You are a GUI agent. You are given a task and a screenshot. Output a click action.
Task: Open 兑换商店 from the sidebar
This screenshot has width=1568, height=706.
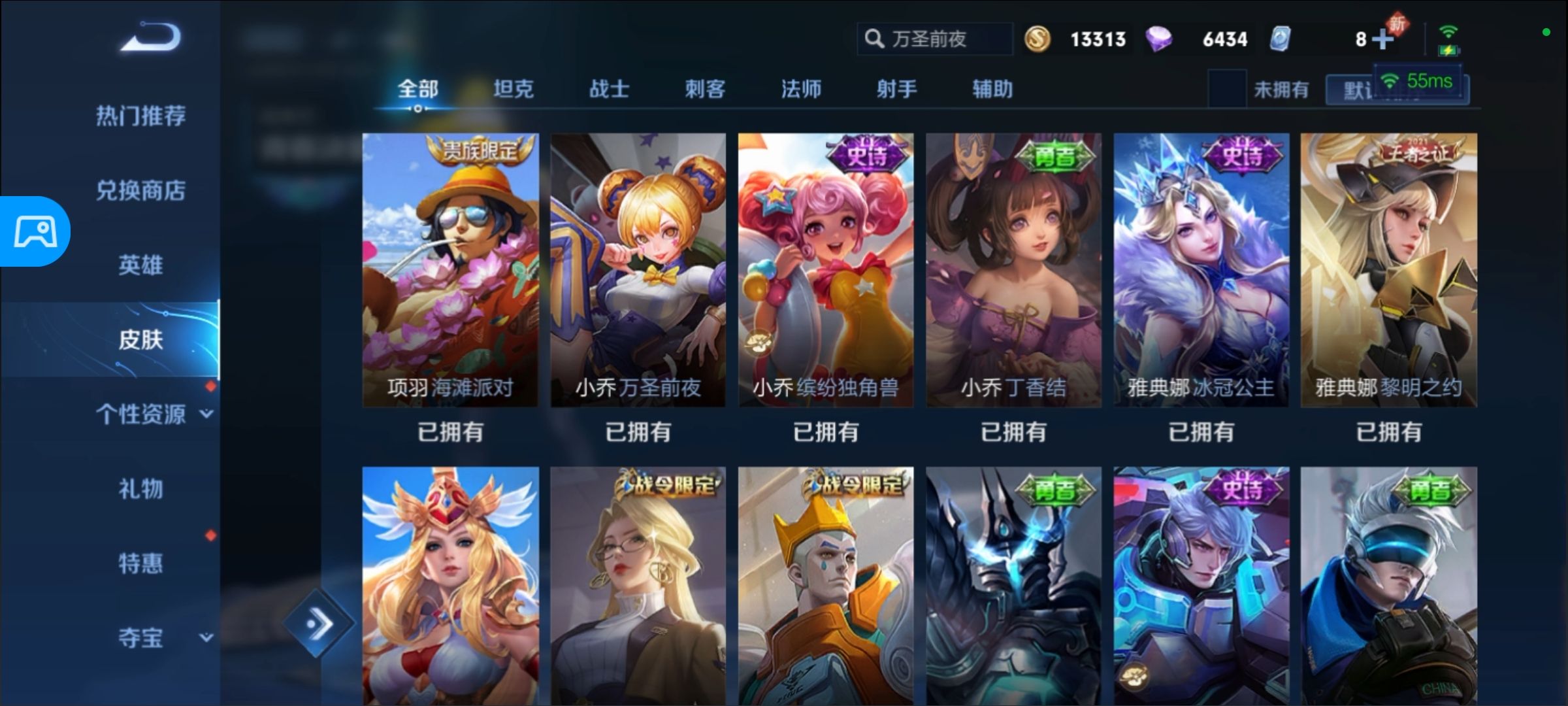point(142,191)
